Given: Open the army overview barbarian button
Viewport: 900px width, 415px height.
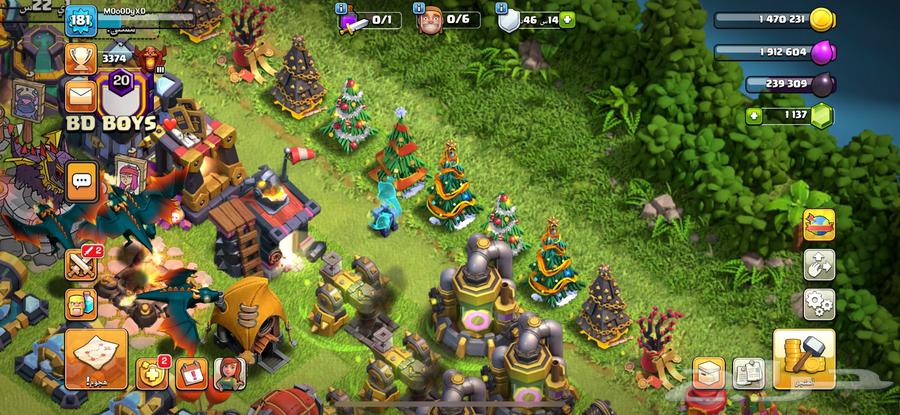Looking at the screenshot, I should (81, 305).
